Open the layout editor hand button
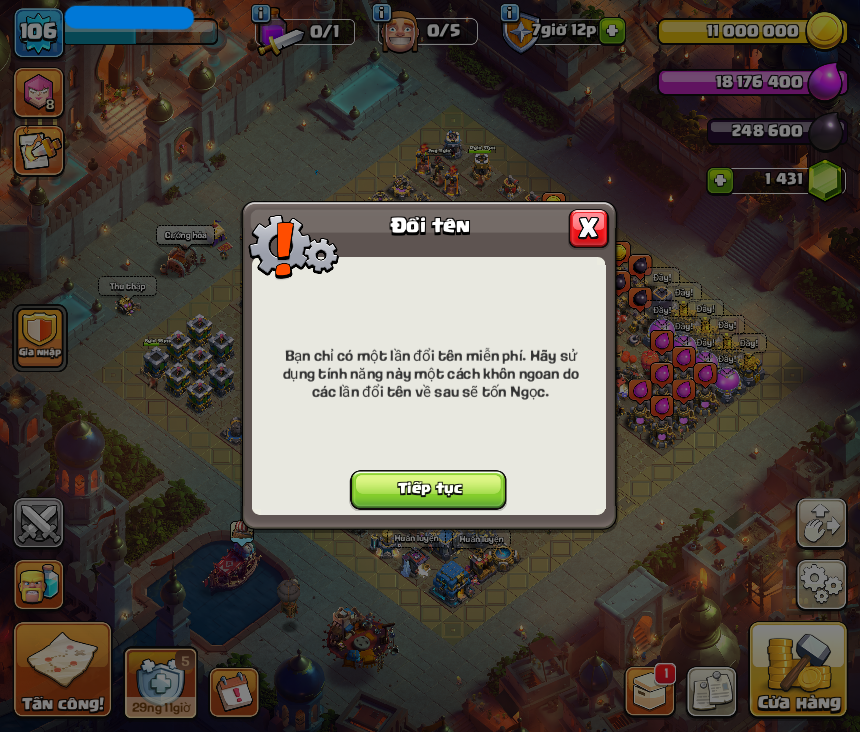The width and height of the screenshot is (860, 732). click(x=821, y=523)
